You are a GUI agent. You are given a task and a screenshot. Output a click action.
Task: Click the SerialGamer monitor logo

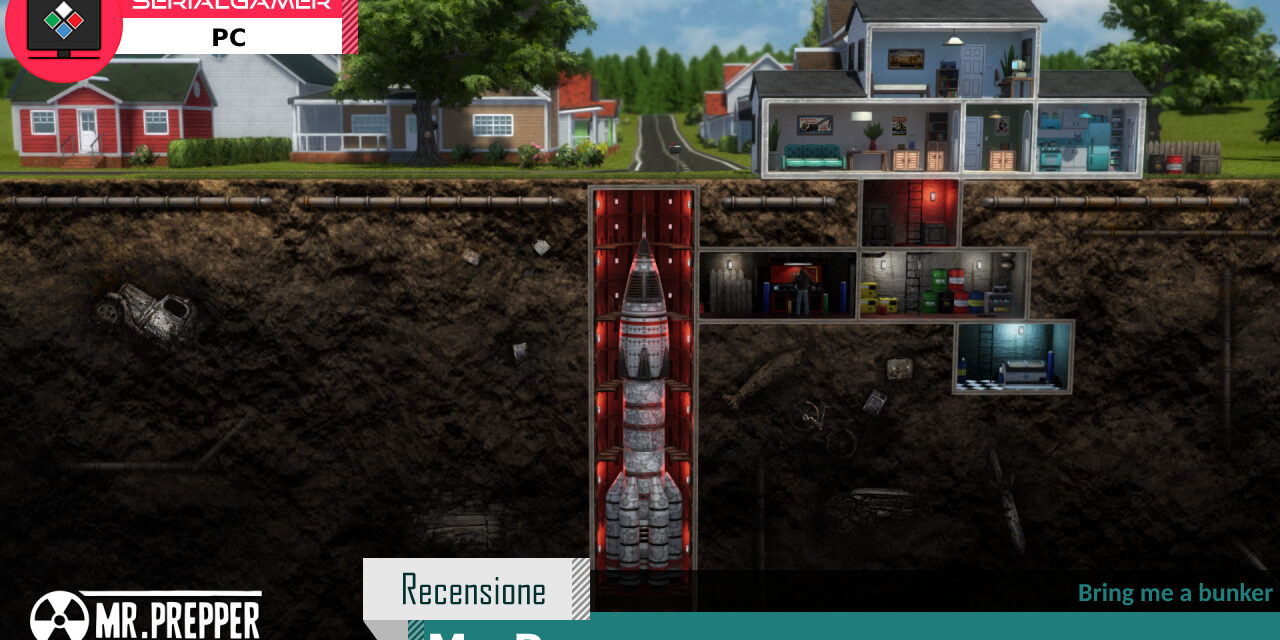[63, 28]
